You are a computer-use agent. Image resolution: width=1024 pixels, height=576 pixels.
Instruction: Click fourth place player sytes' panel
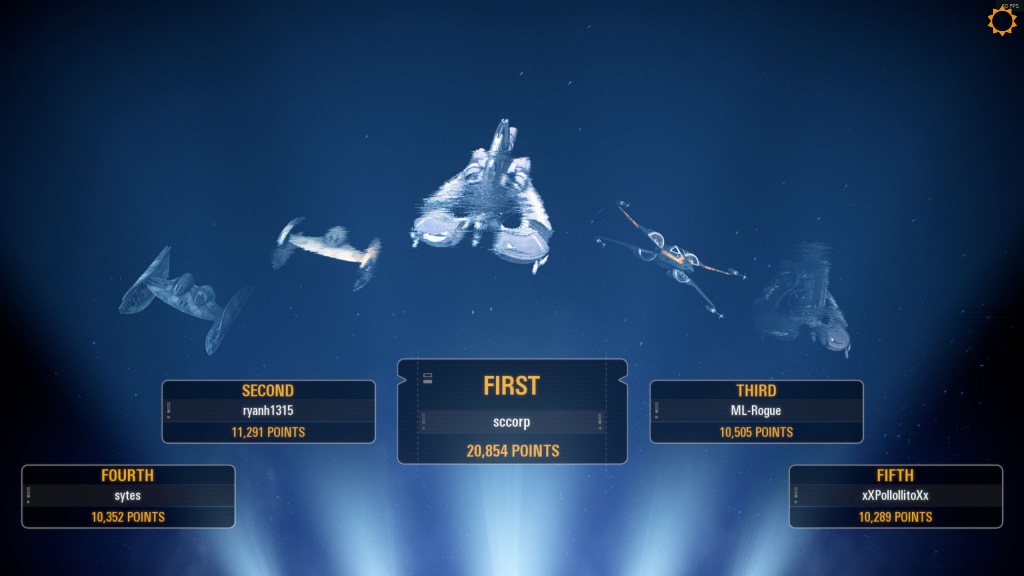tap(128, 496)
